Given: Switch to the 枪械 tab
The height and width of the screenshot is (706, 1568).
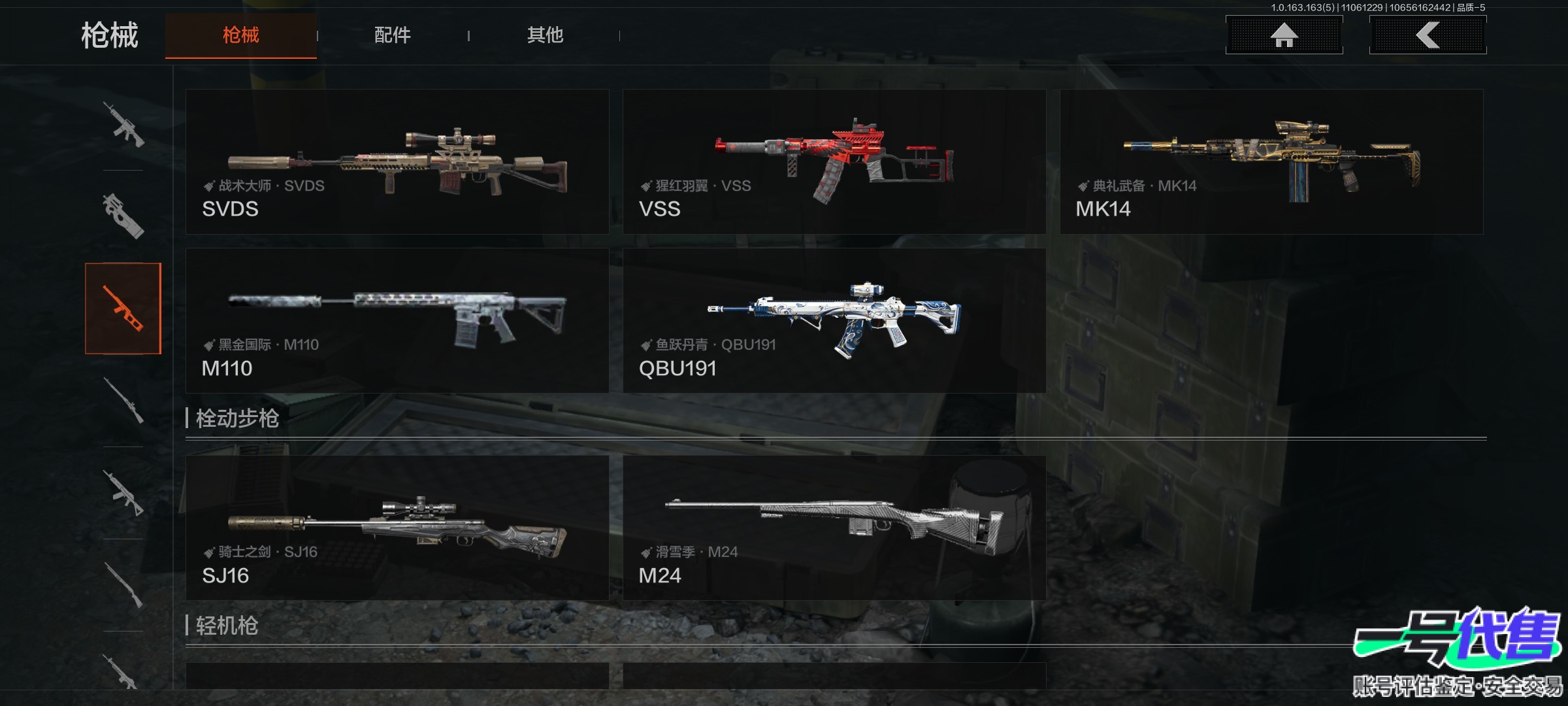Looking at the screenshot, I should pyautogui.click(x=240, y=35).
